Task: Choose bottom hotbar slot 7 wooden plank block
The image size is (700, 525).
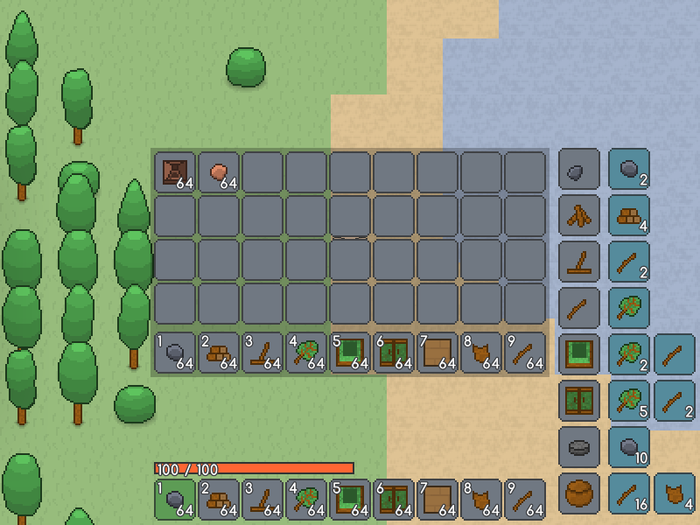Action: (x=438, y=498)
